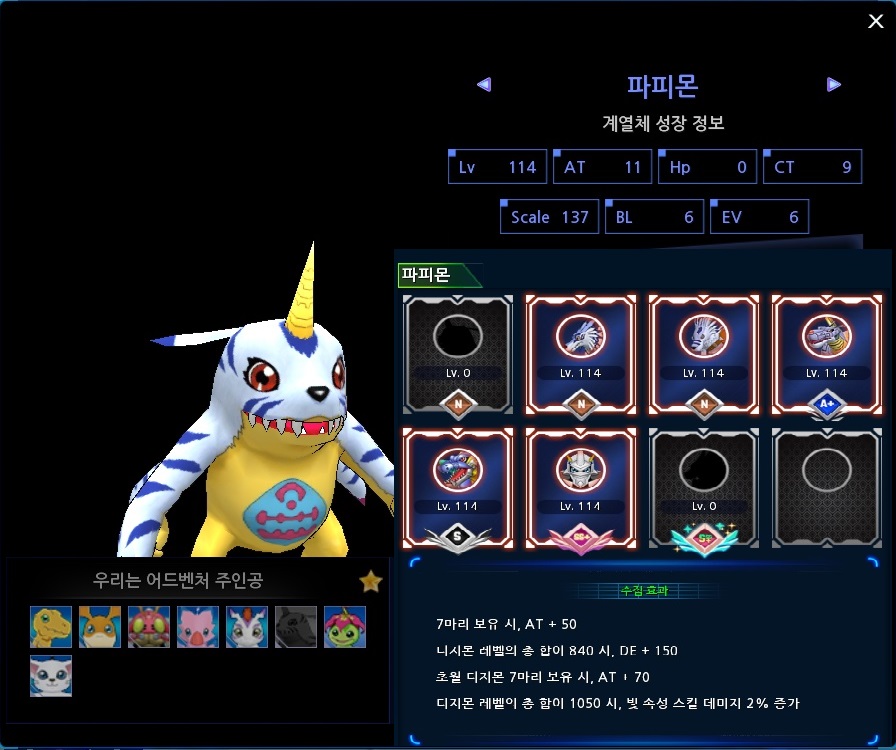
Task: Pick the S rank evolution card
Action: [459, 487]
